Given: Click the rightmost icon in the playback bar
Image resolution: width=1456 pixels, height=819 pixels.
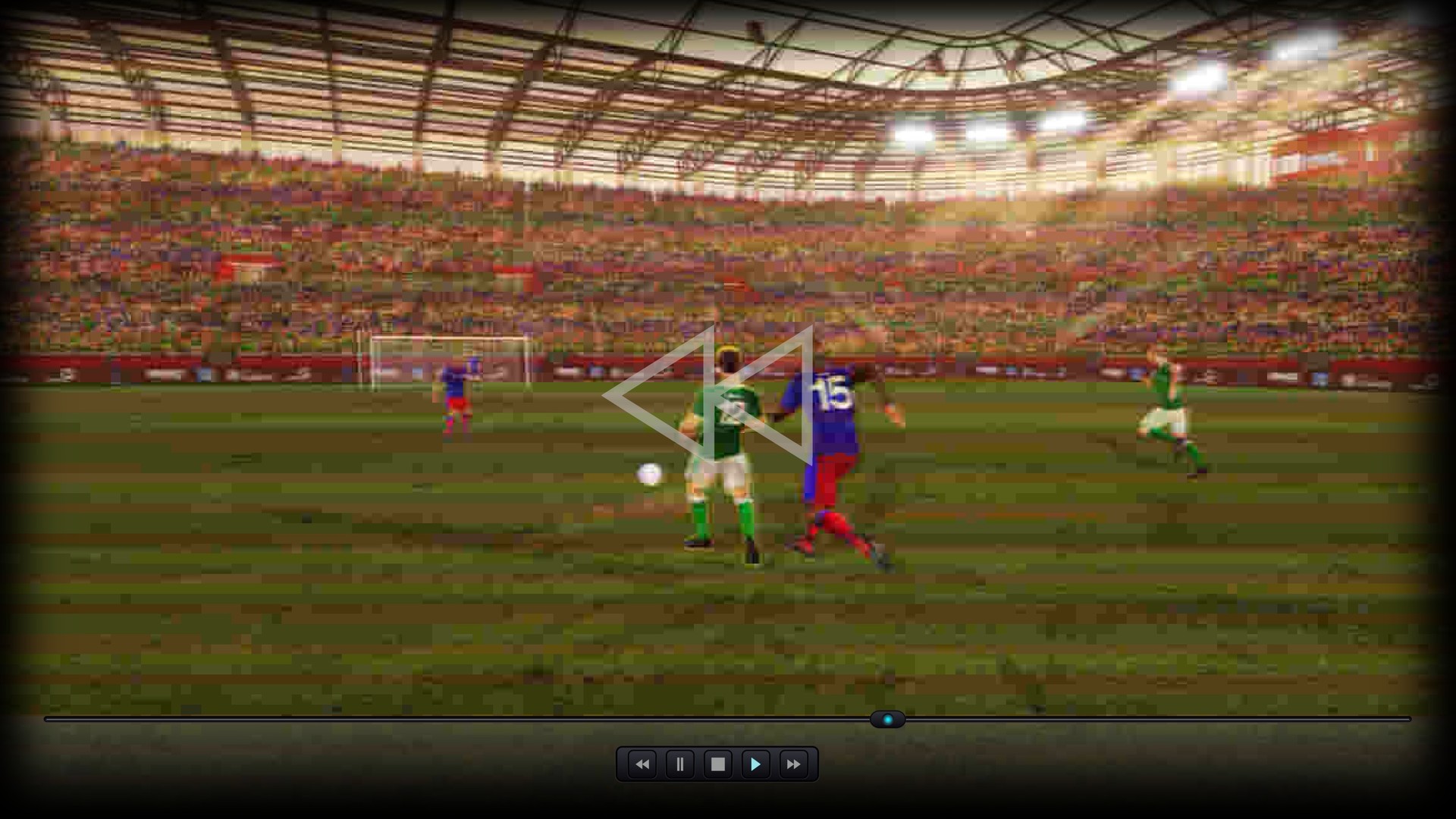Looking at the screenshot, I should (792, 764).
